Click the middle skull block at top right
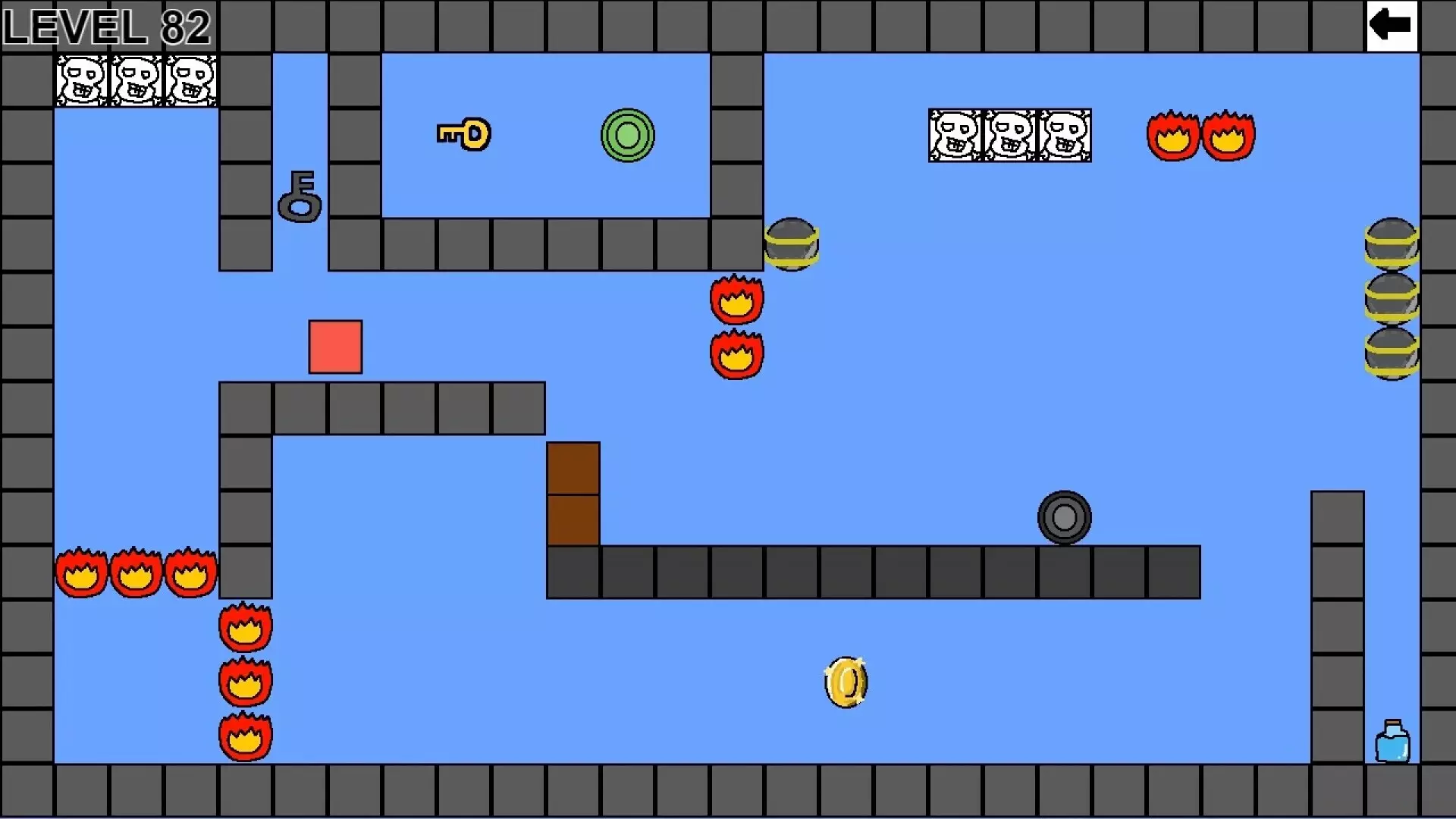The height and width of the screenshot is (819, 1456). click(x=1009, y=136)
